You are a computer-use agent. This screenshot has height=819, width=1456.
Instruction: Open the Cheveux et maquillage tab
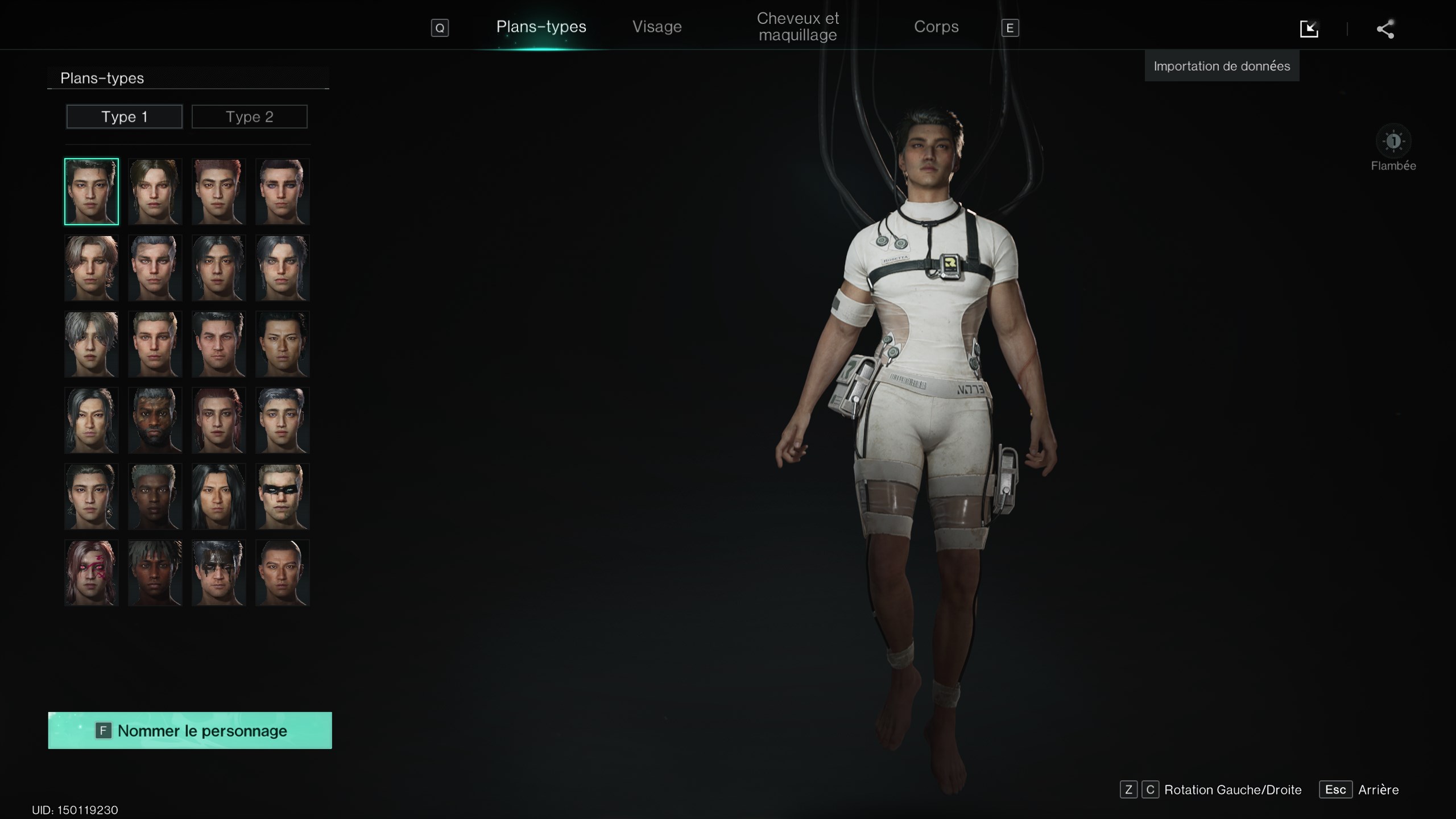(x=796, y=26)
